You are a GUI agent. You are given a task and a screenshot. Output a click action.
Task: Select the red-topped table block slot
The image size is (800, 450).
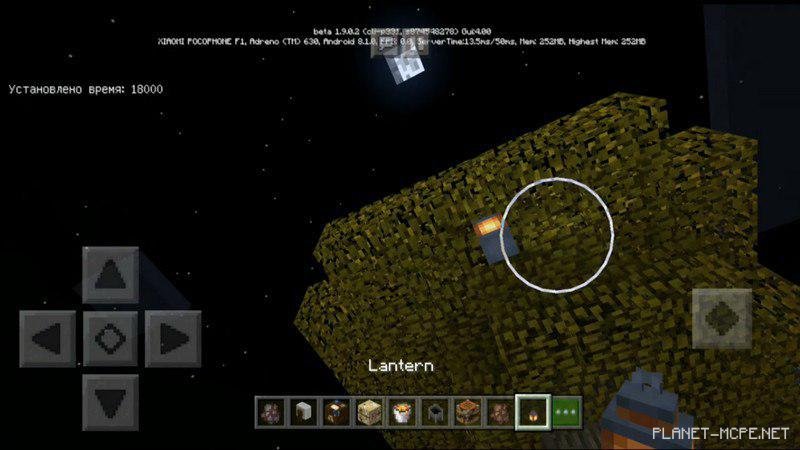point(465,411)
